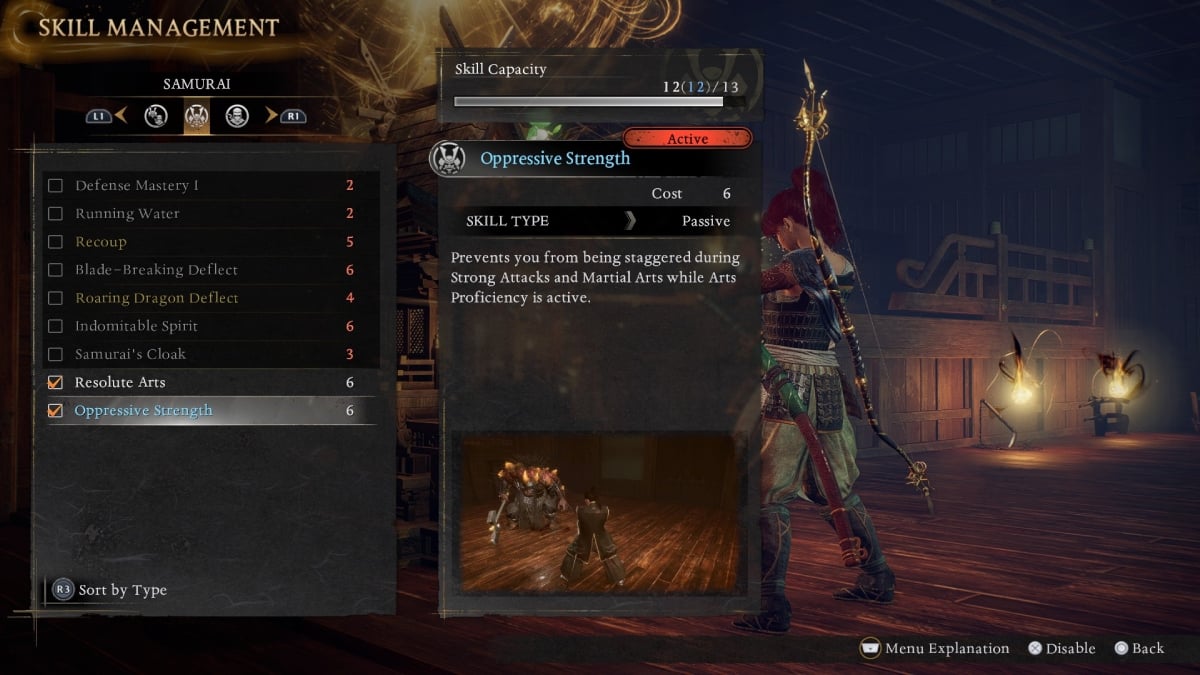Select the Roaring Dragon Deflect skill
Viewport: 1200px width, 675px height.
[x=156, y=298]
